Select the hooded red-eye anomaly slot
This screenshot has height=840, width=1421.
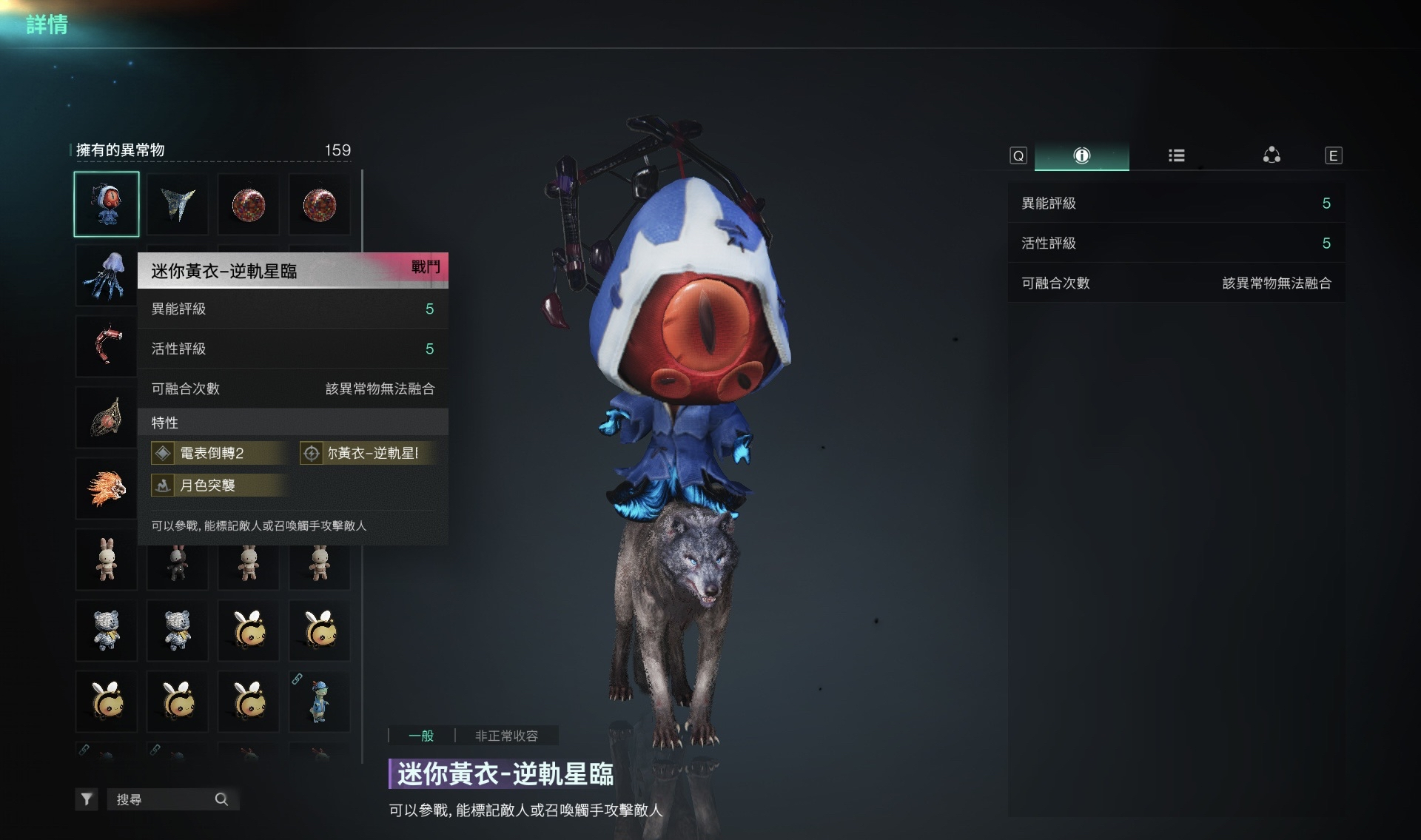pos(107,204)
